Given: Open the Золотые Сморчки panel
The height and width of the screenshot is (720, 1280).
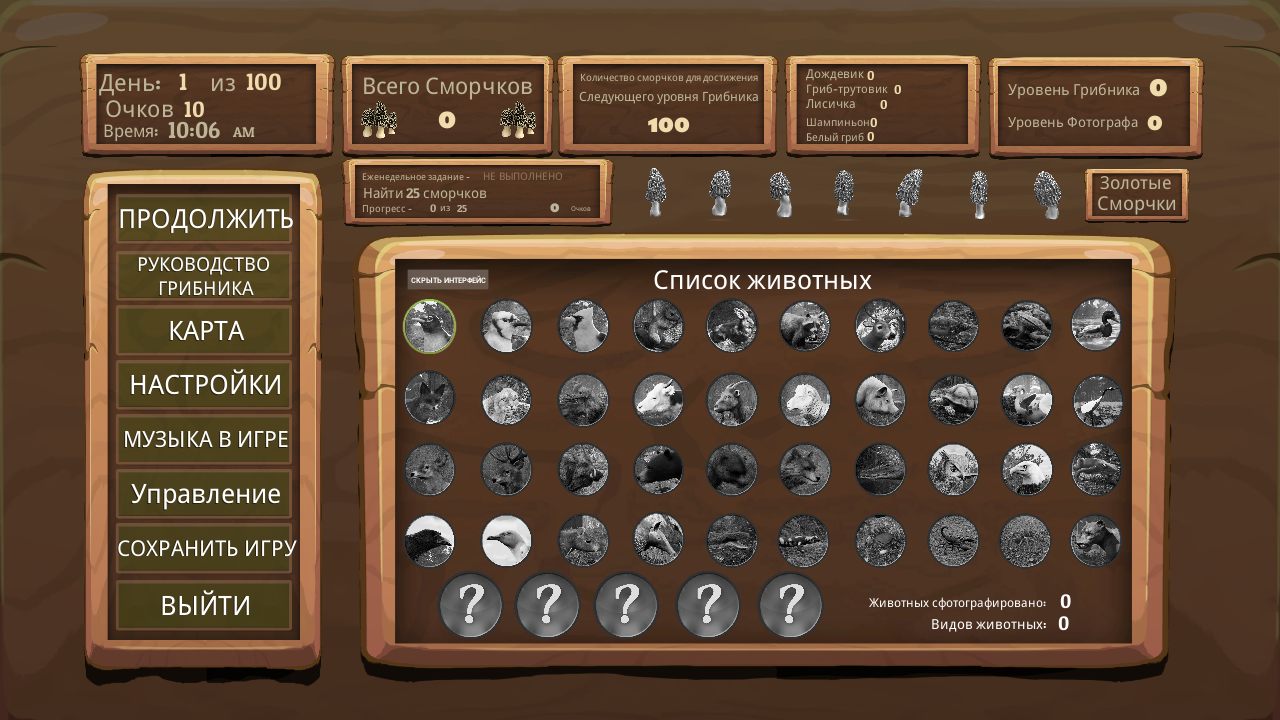Looking at the screenshot, I should [1136, 194].
